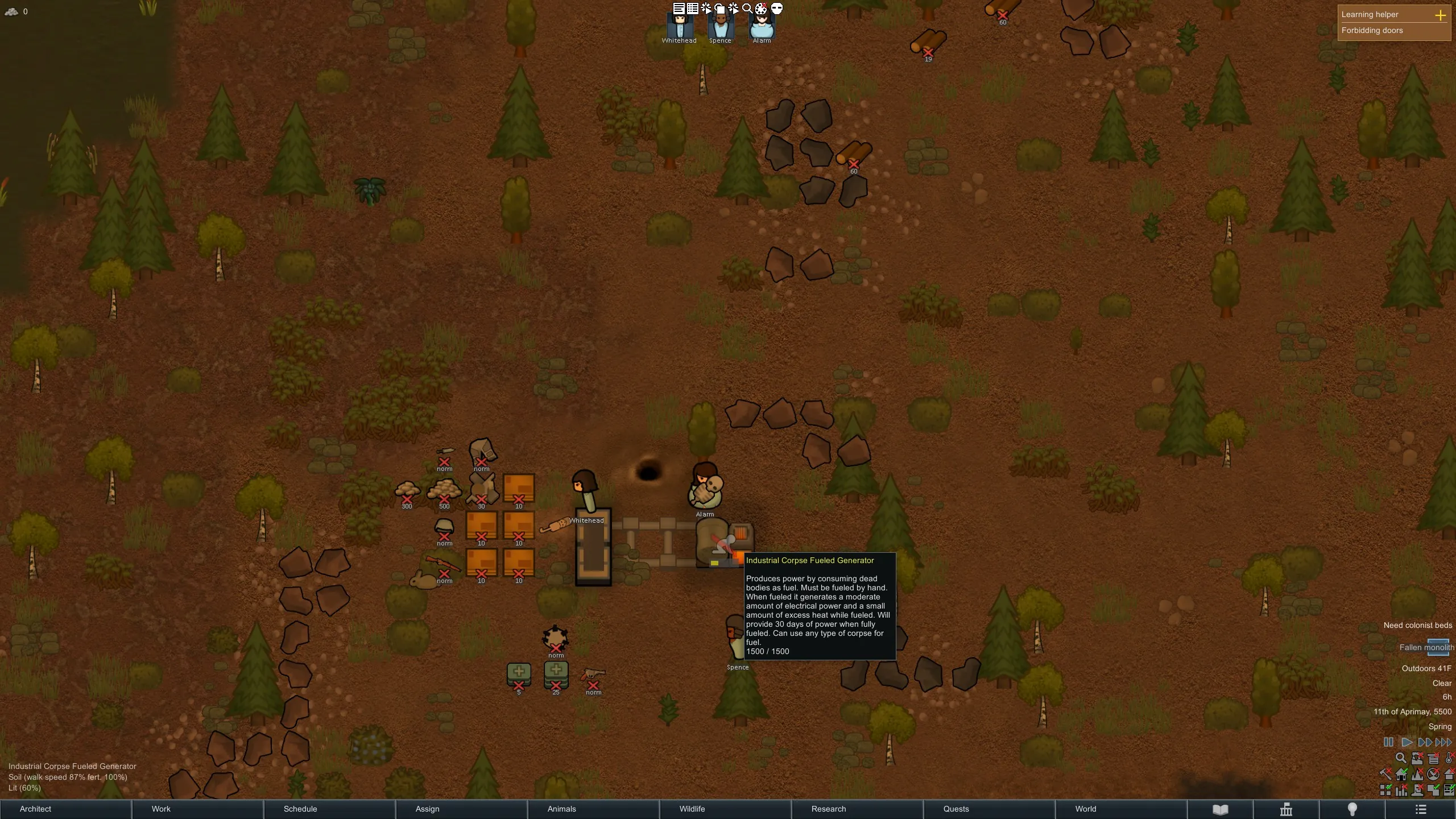Image resolution: width=1456 pixels, height=819 pixels.
Task: Set game to normal play speed
Action: pos(1407,742)
